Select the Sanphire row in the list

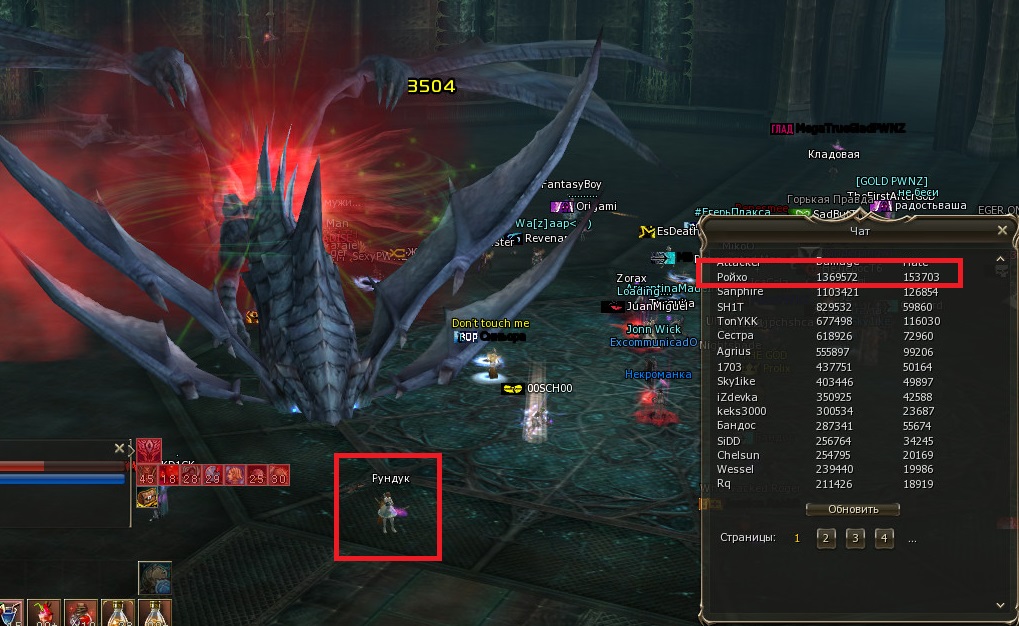tap(830, 291)
